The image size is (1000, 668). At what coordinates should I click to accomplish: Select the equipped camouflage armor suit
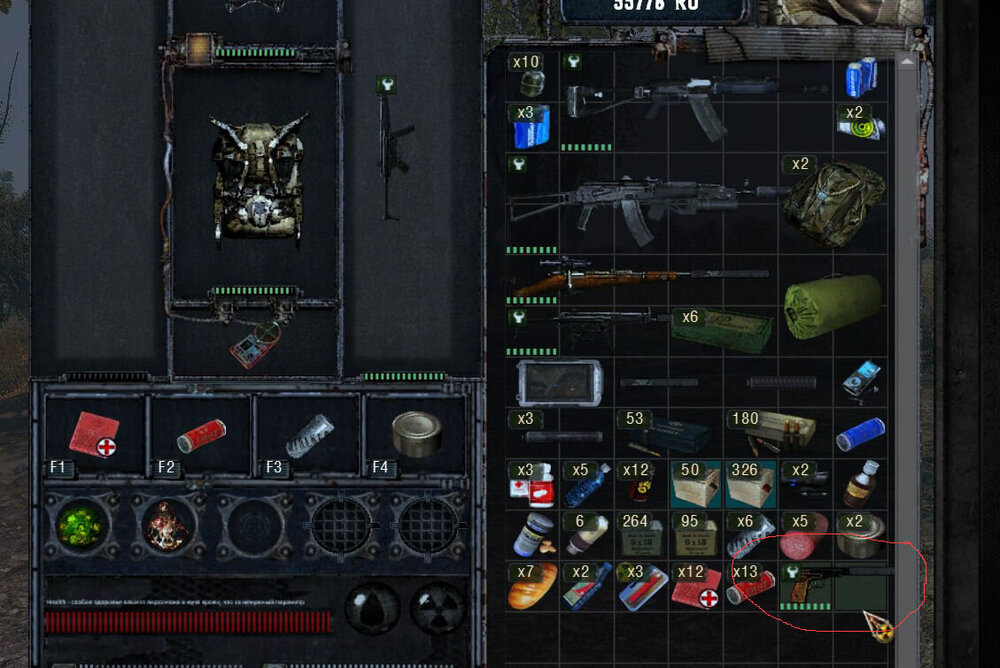coord(256,178)
